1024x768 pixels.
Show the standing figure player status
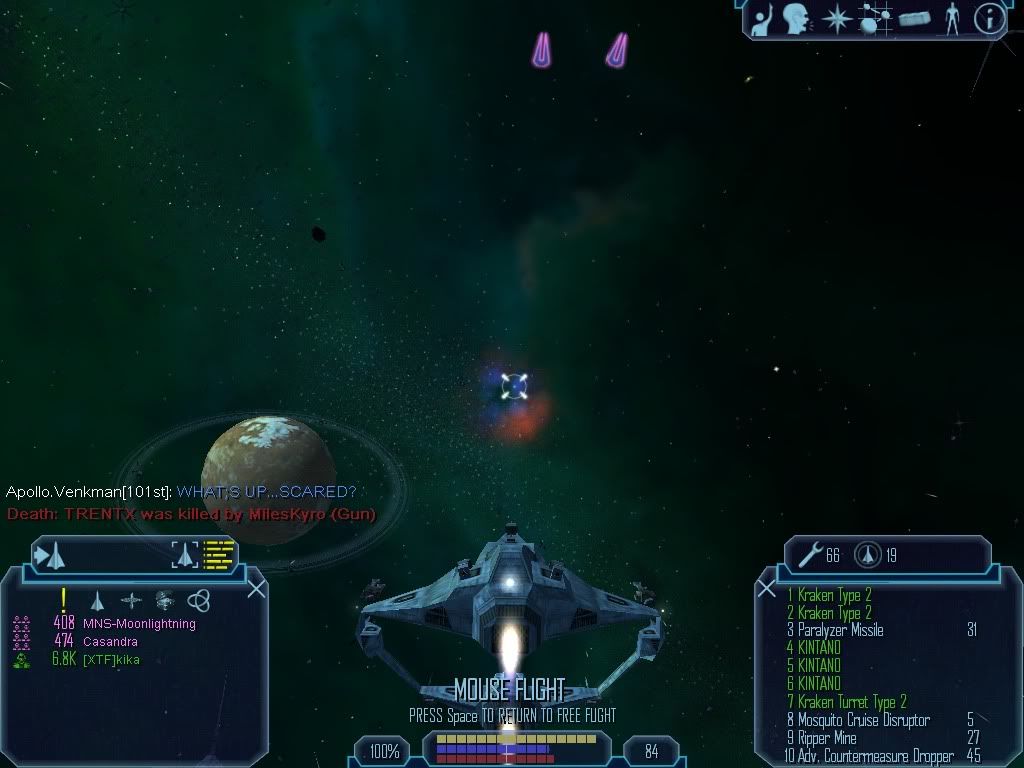[951, 18]
